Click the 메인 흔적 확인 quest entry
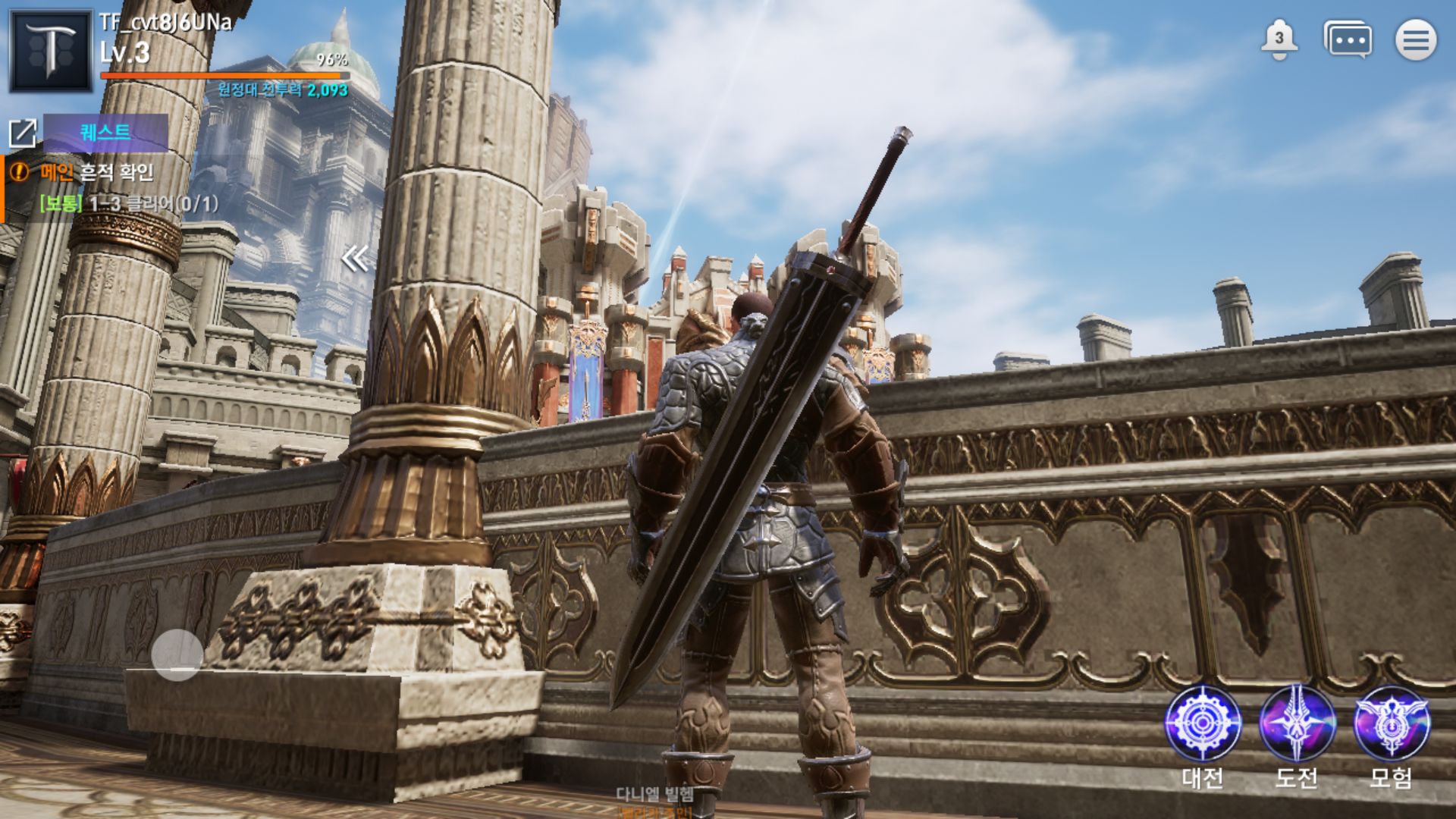Viewport: 1456px width, 819px height. click(97, 173)
